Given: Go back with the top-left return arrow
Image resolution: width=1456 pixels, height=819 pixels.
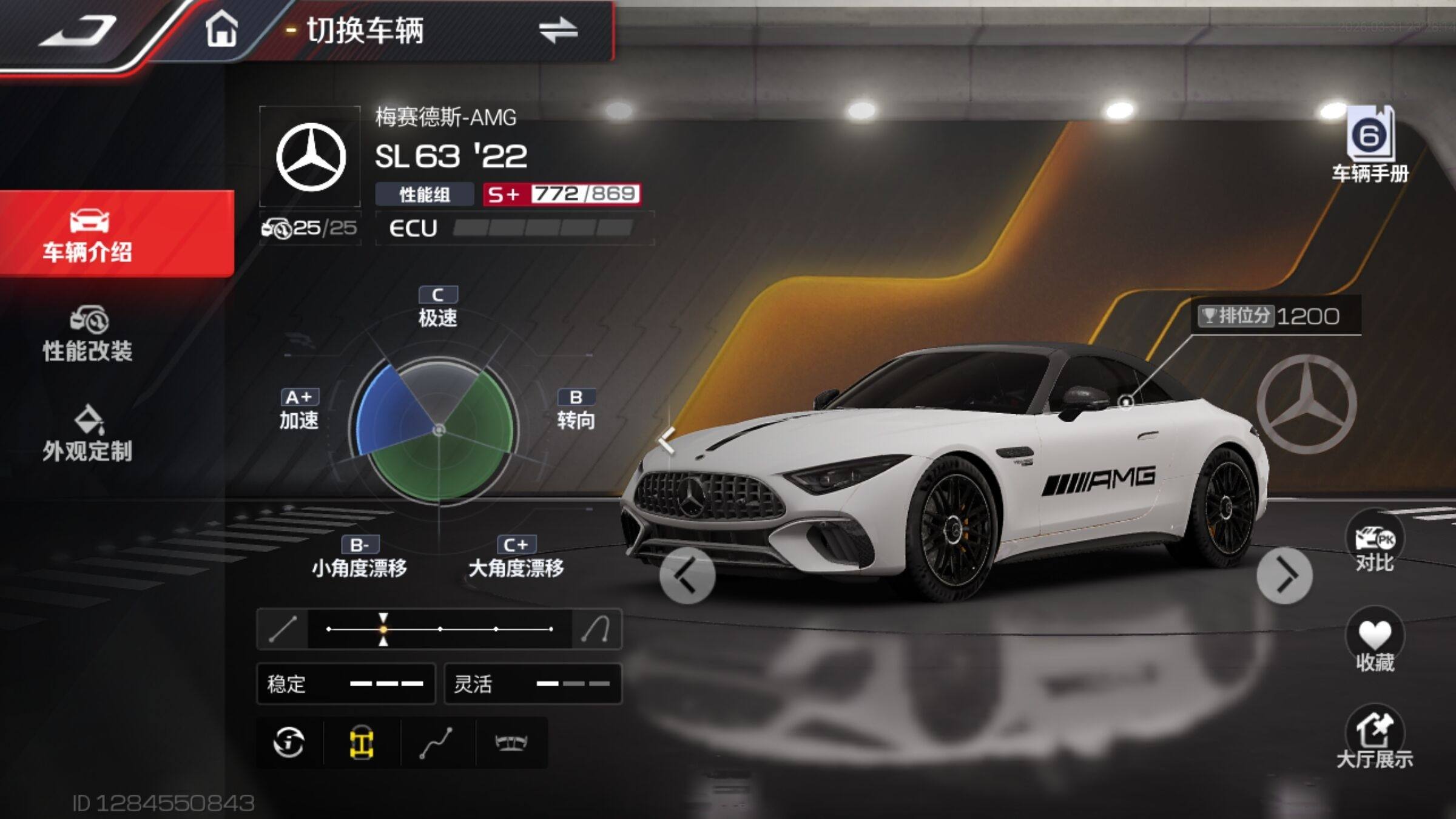Looking at the screenshot, I should (79, 30).
